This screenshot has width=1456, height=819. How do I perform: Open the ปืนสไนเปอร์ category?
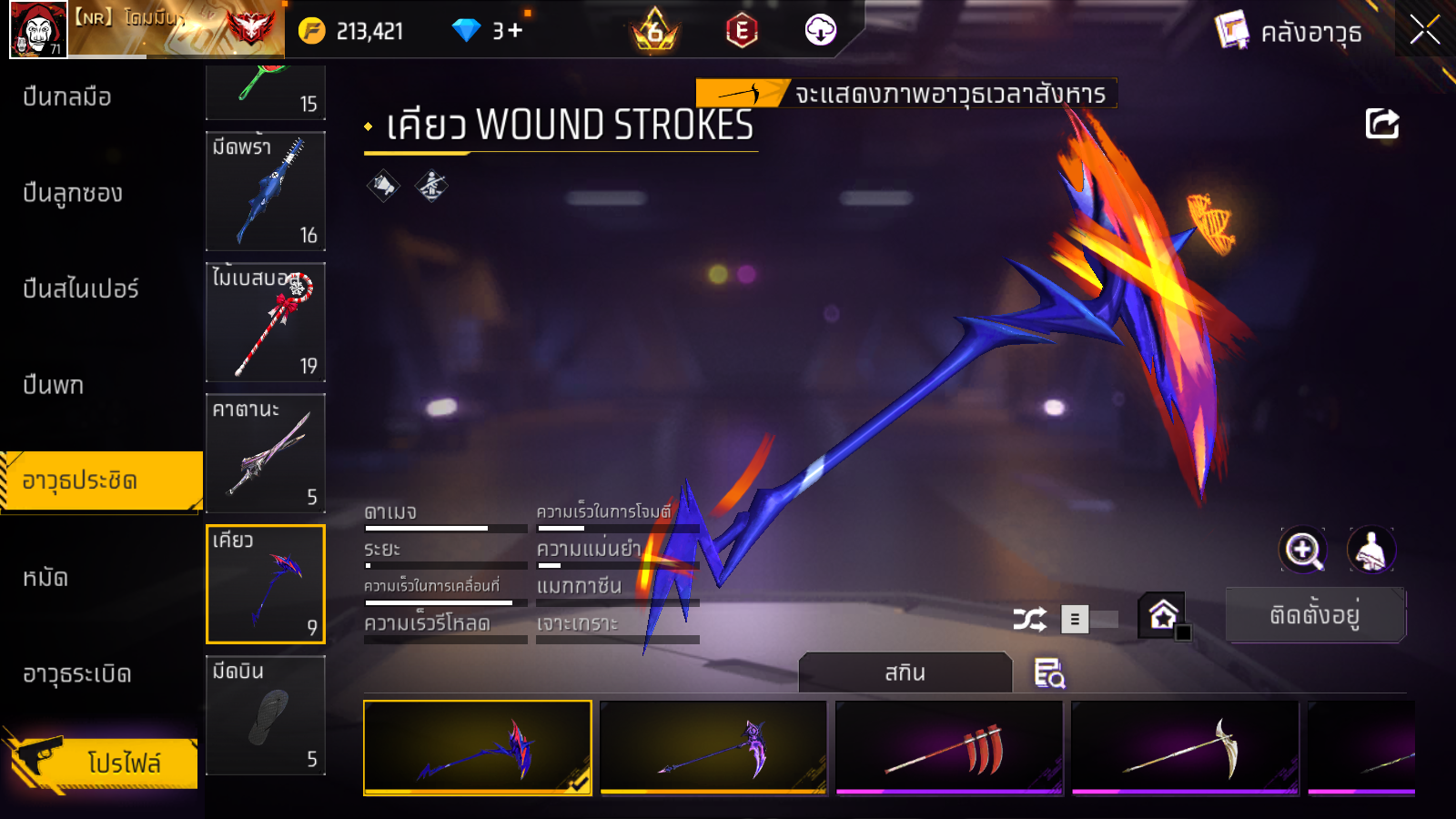81,288
